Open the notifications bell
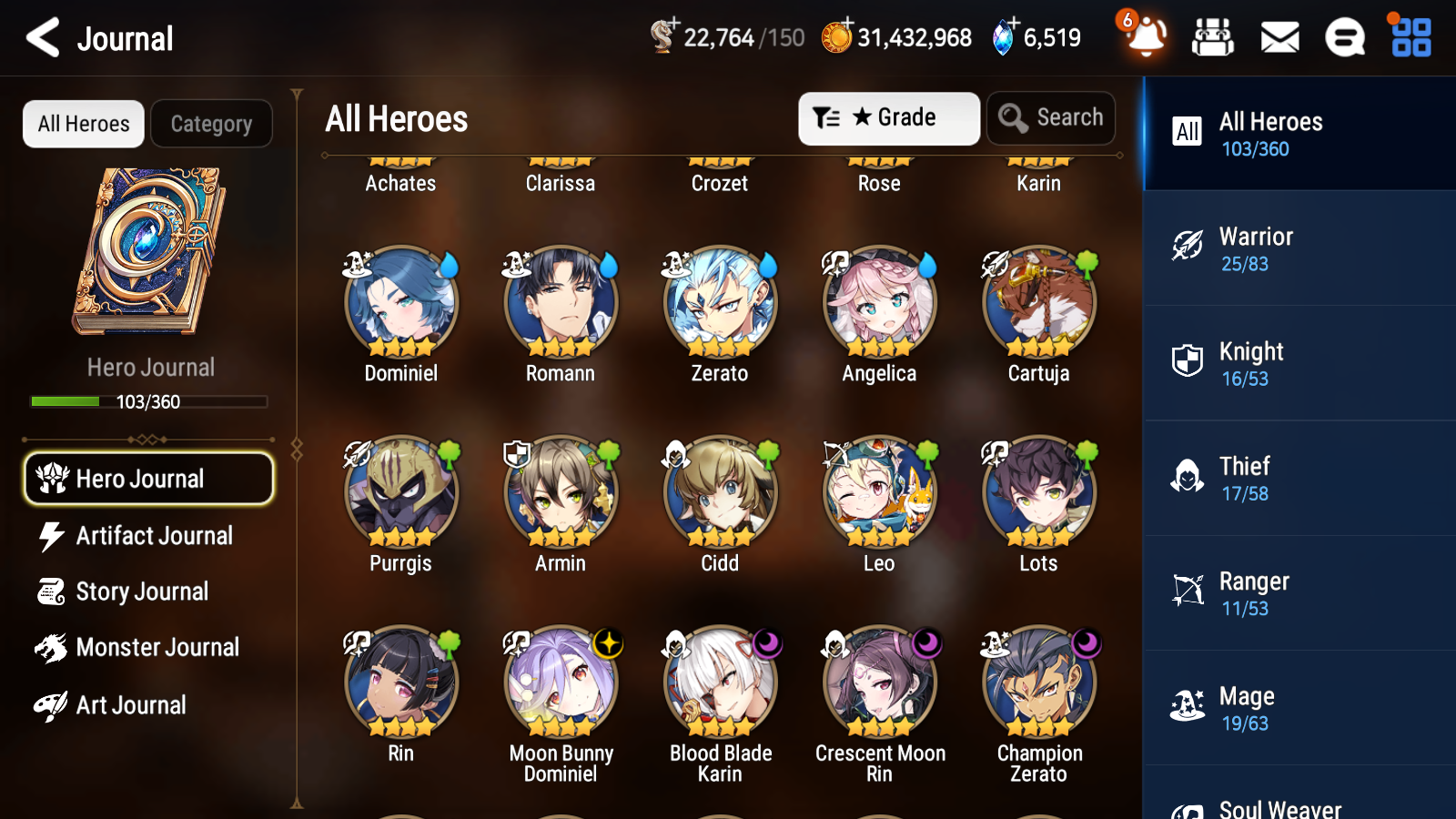Image resolution: width=1456 pixels, height=819 pixels. pos(1146,39)
